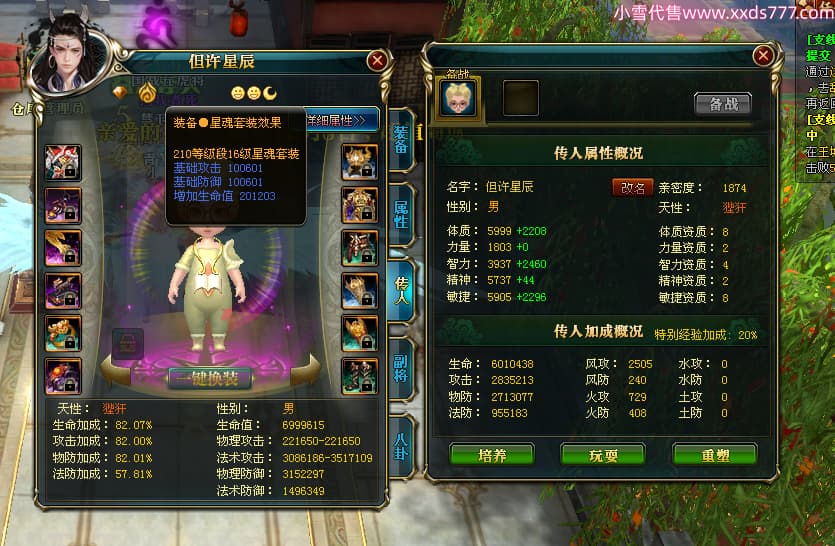Click the player avatar portrait
This screenshot has height=546, width=835.
click(70, 57)
